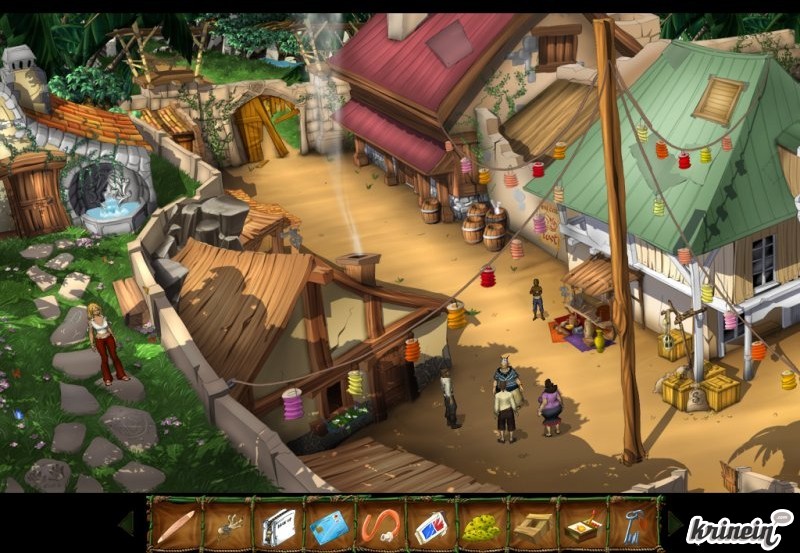Select the open box with red item
The height and width of the screenshot is (553, 800).
[584, 524]
